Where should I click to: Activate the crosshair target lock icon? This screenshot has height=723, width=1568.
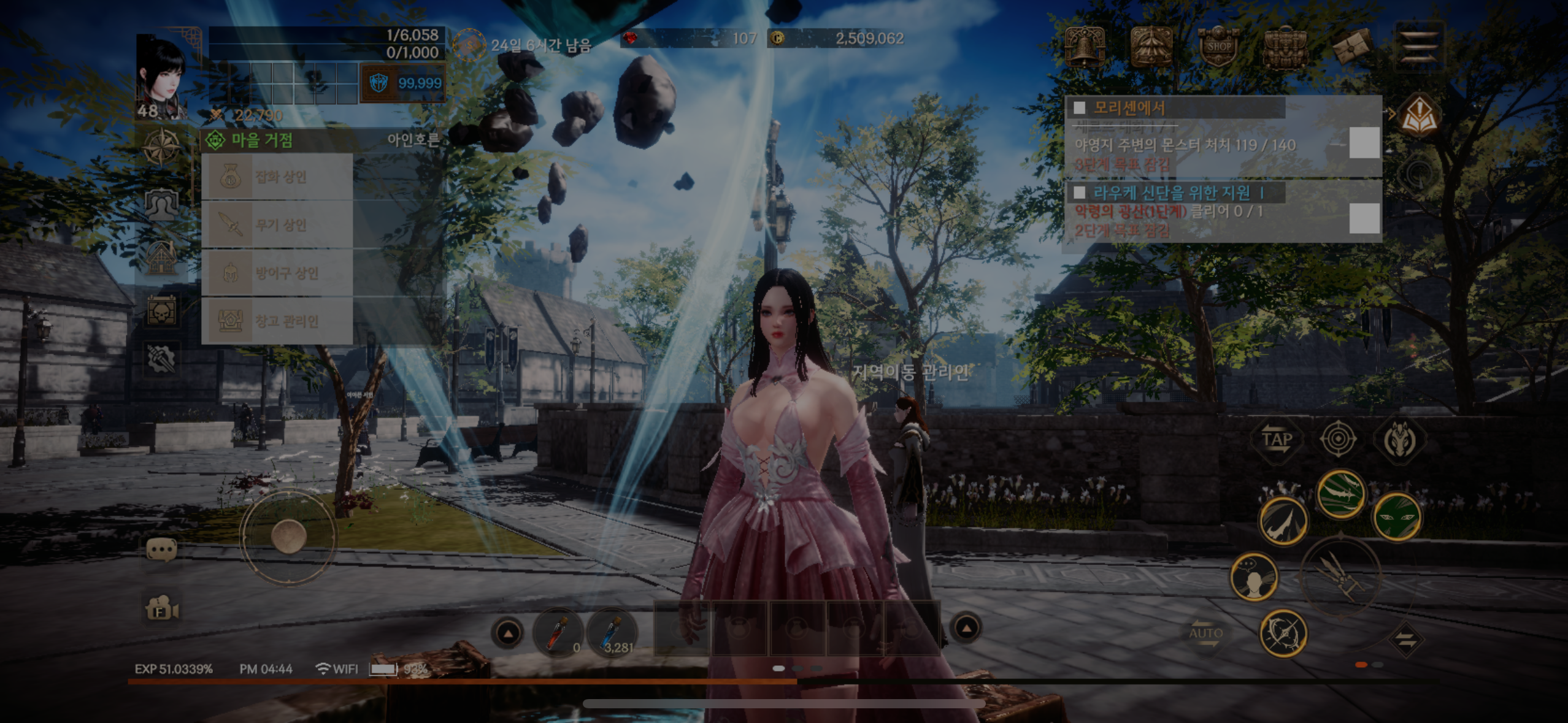tap(1338, 439)
